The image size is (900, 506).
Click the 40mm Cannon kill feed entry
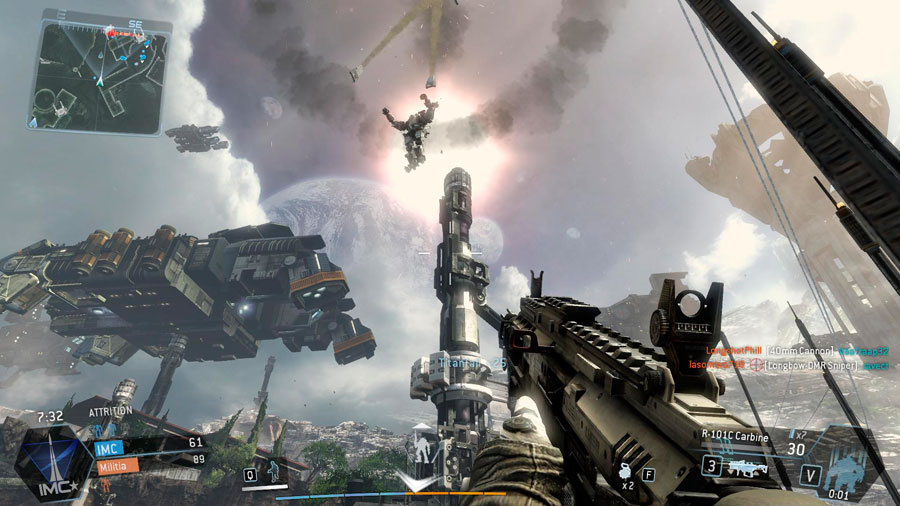[798, 352]
